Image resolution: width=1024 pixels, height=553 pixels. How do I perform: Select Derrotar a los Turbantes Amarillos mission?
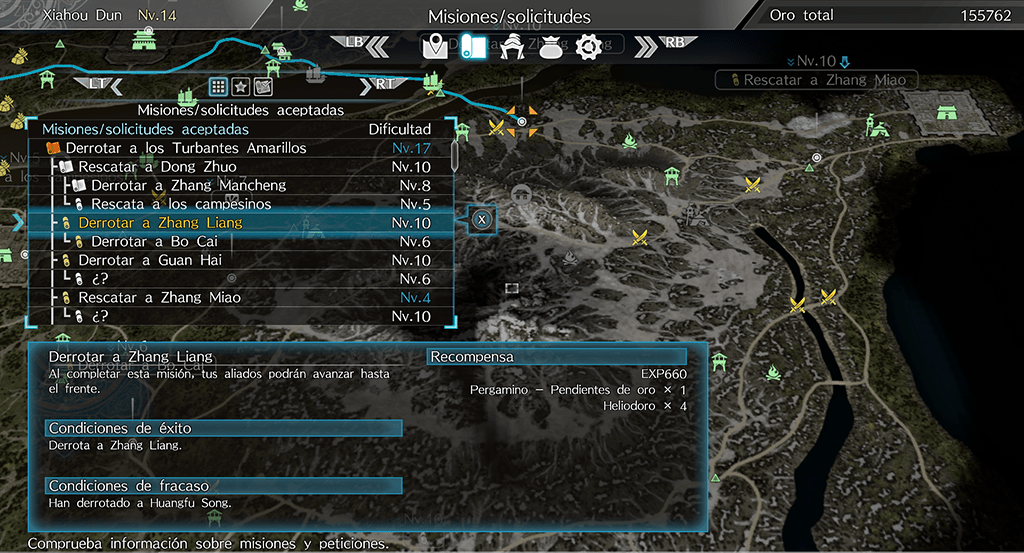(x=186, y=148)
